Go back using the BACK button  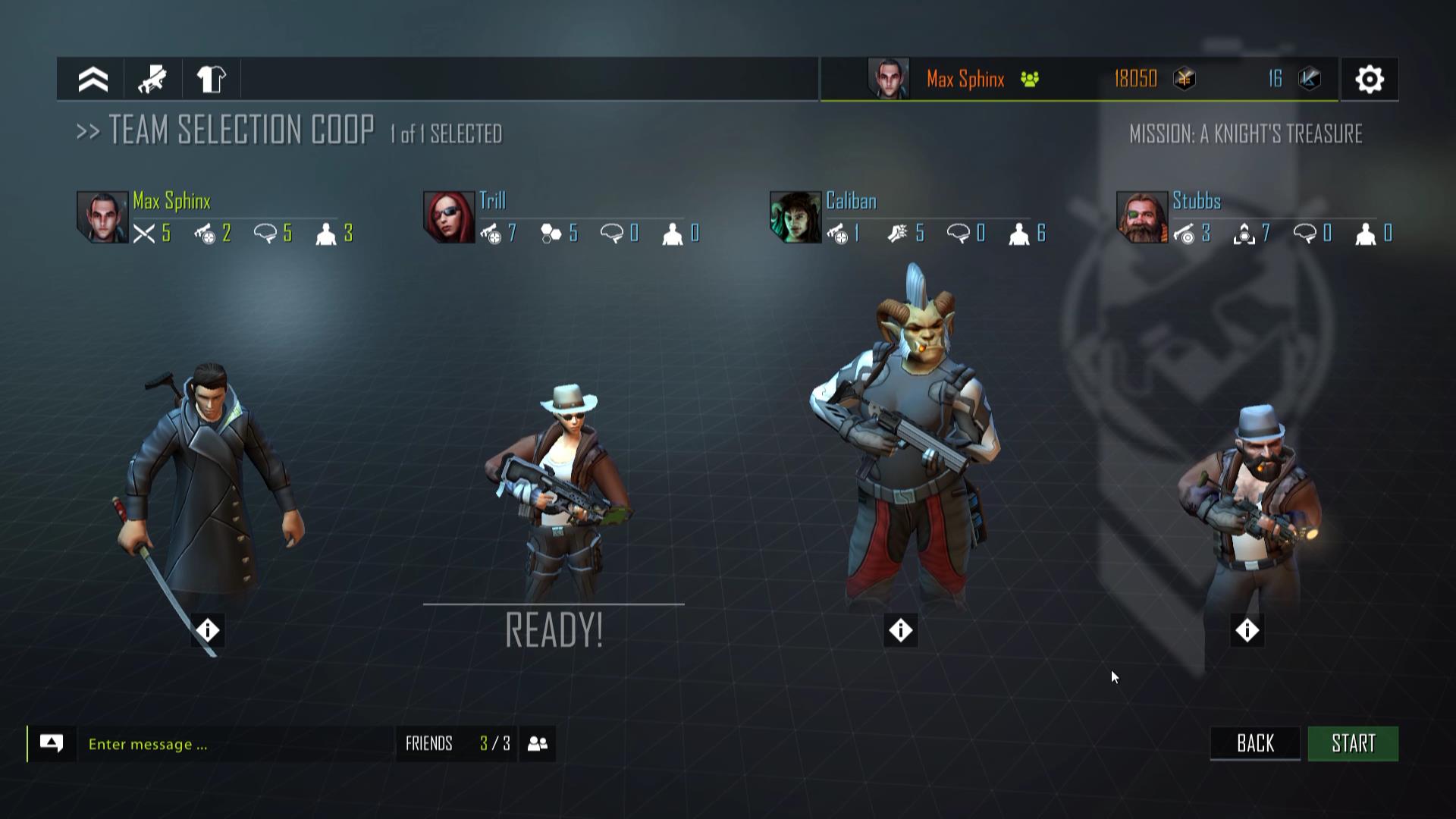[1255, 743]
